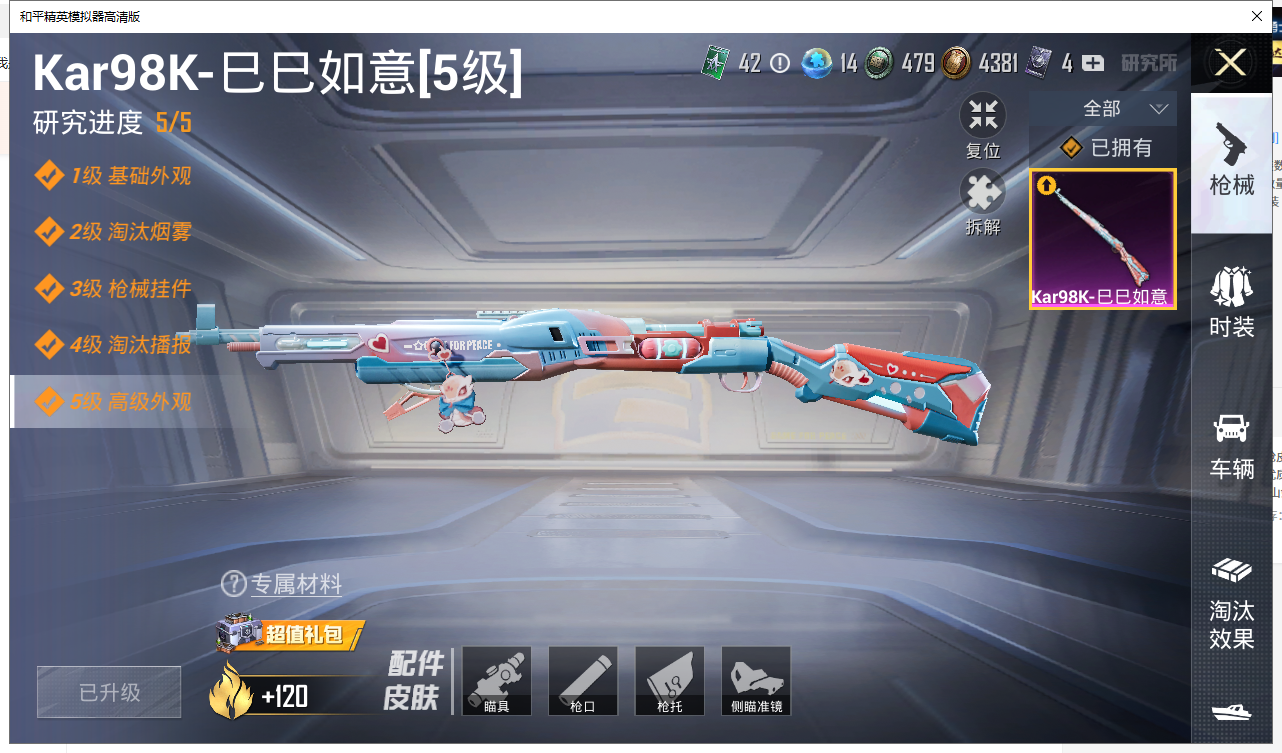The width and height of the screenshot is (1282, 753).
Task: Reset the weapon view with 复位
Action: 983,126
